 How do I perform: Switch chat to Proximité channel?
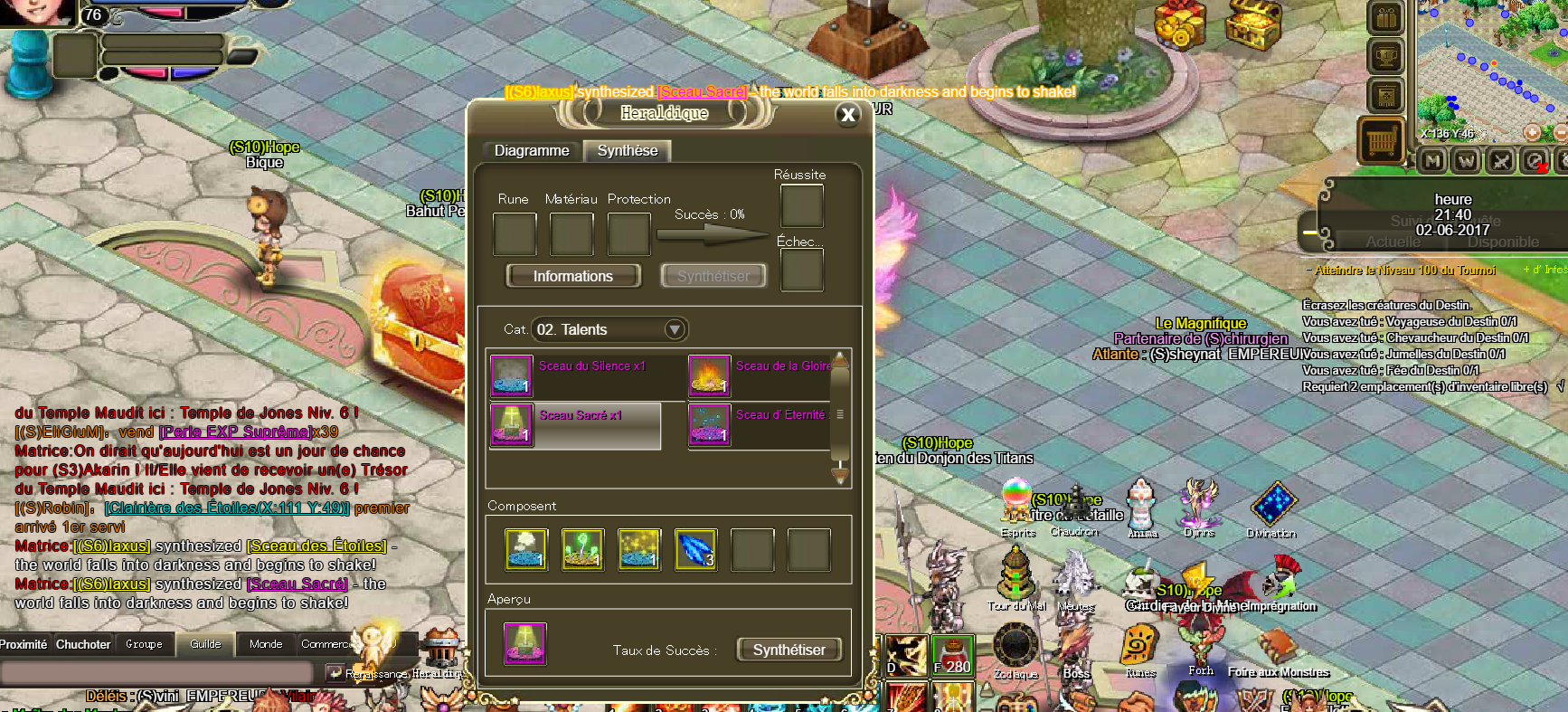[x=24, y=644]
